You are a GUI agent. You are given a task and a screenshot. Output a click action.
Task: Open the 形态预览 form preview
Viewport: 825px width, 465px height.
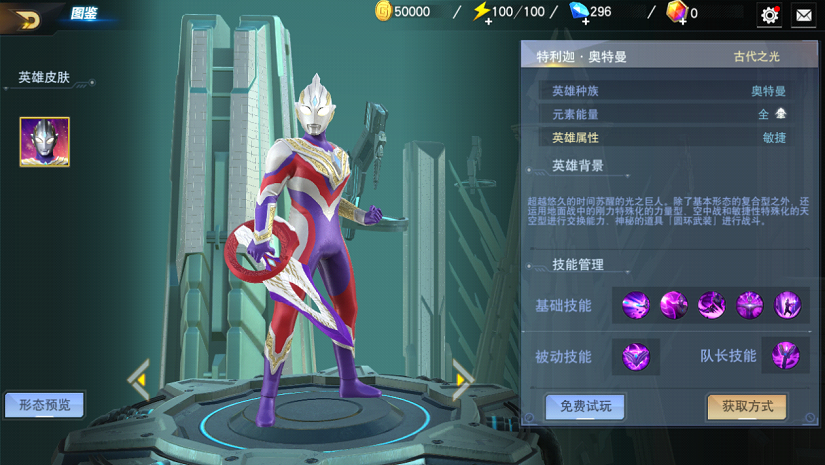pos(44,405)
